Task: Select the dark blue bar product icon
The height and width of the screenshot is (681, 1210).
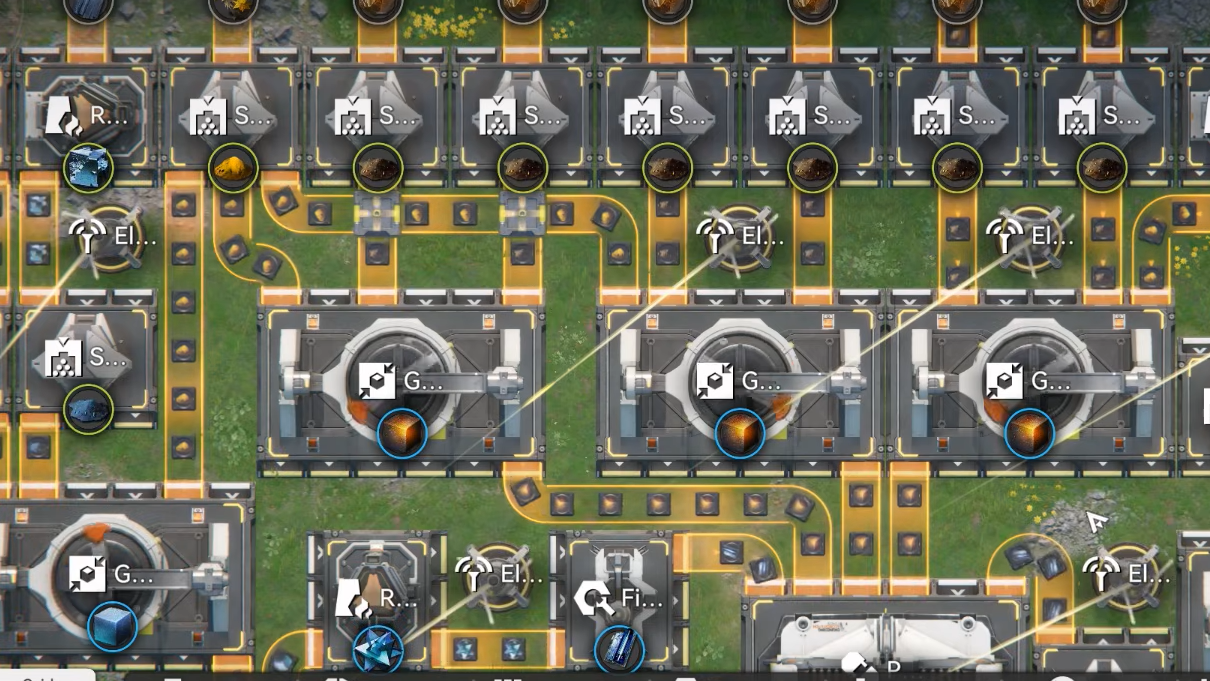Action: pyautogui.click(x=619, y=649)
